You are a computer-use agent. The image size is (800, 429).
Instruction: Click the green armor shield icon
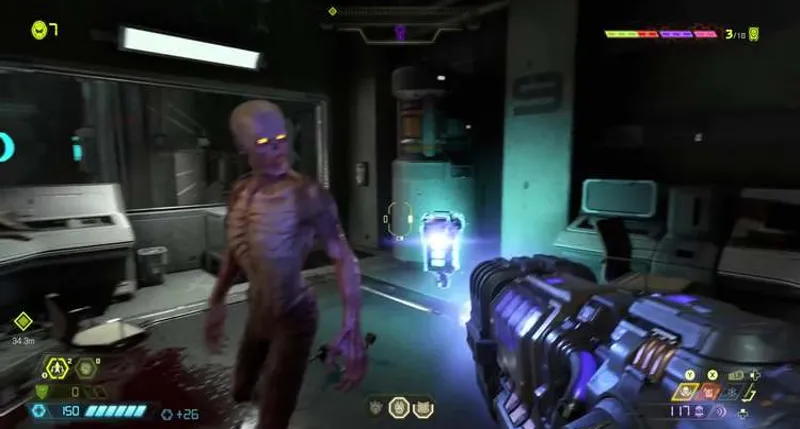click(40, 391)
